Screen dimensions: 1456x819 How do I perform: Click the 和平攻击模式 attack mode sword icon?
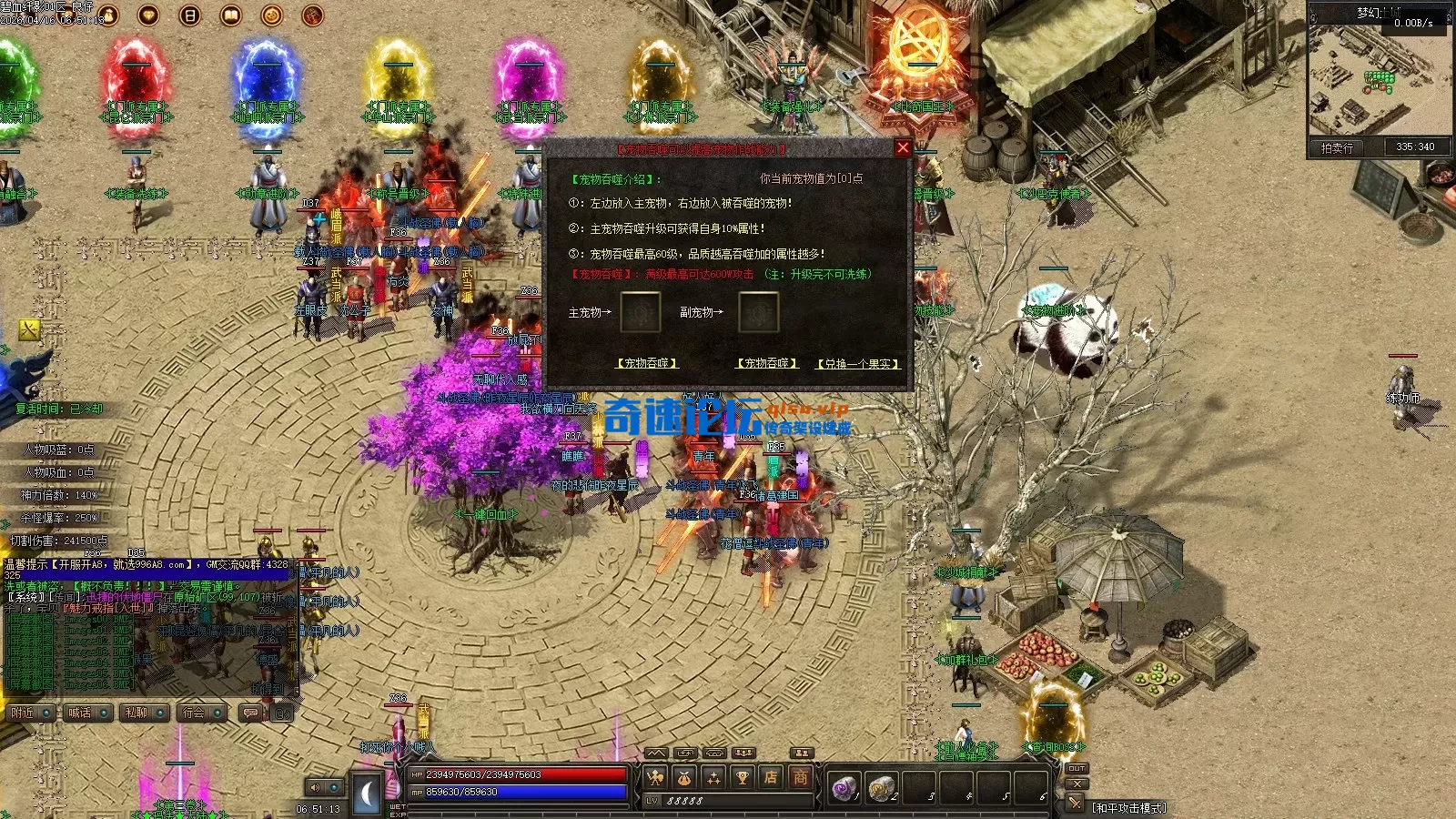coord(1076,804)
